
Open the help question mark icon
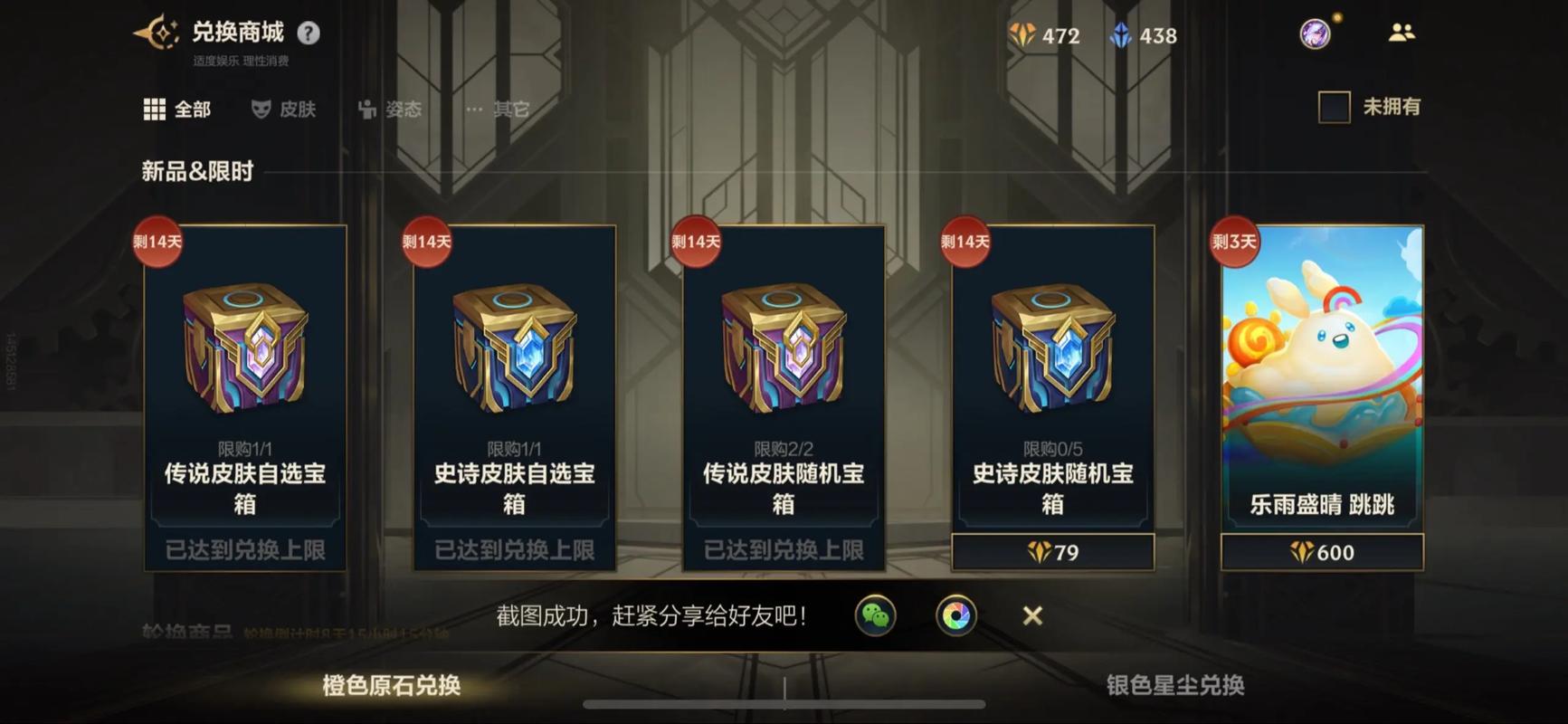point(309,31)
